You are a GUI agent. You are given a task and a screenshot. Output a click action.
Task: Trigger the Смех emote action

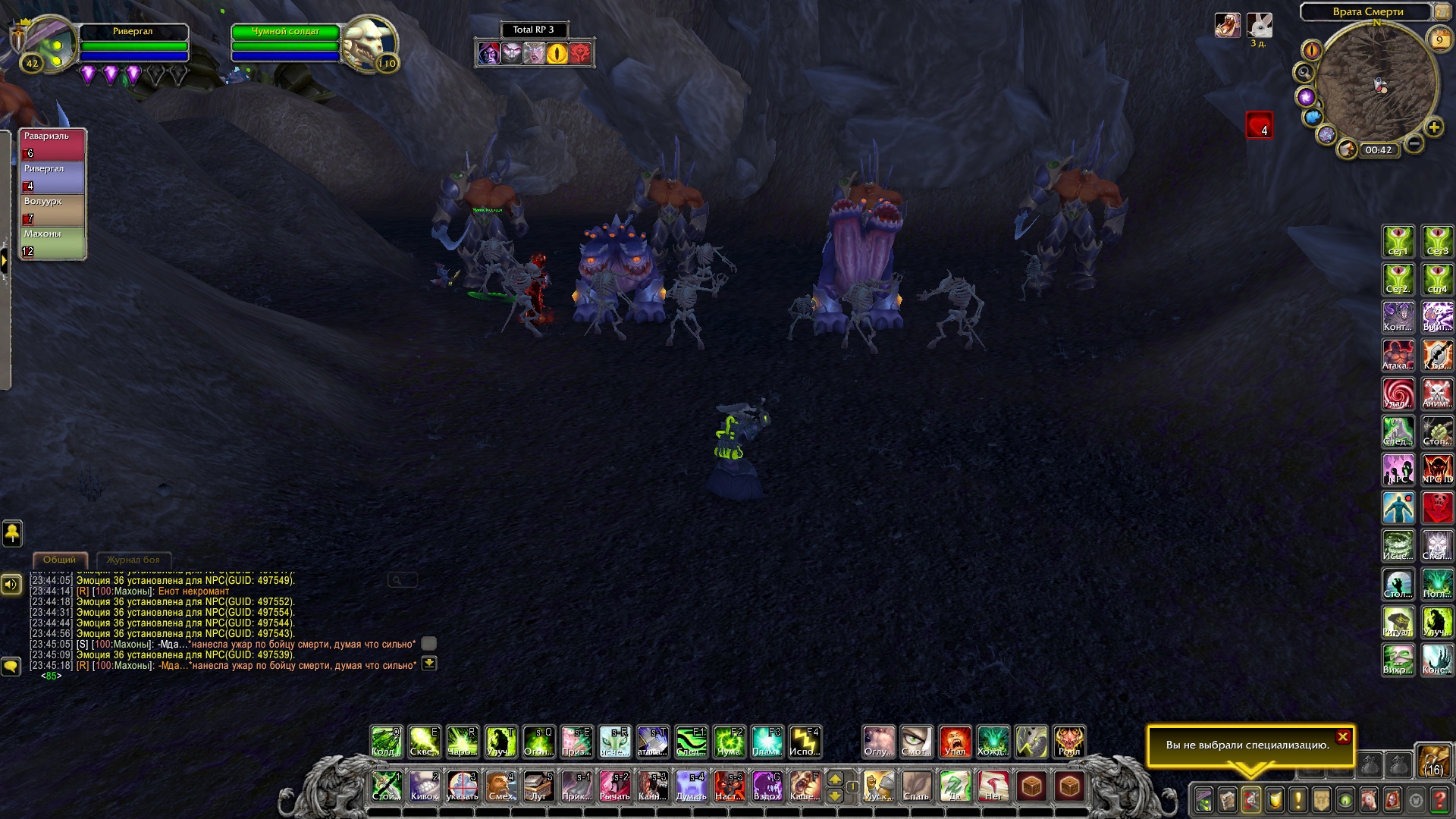point(500,786)
